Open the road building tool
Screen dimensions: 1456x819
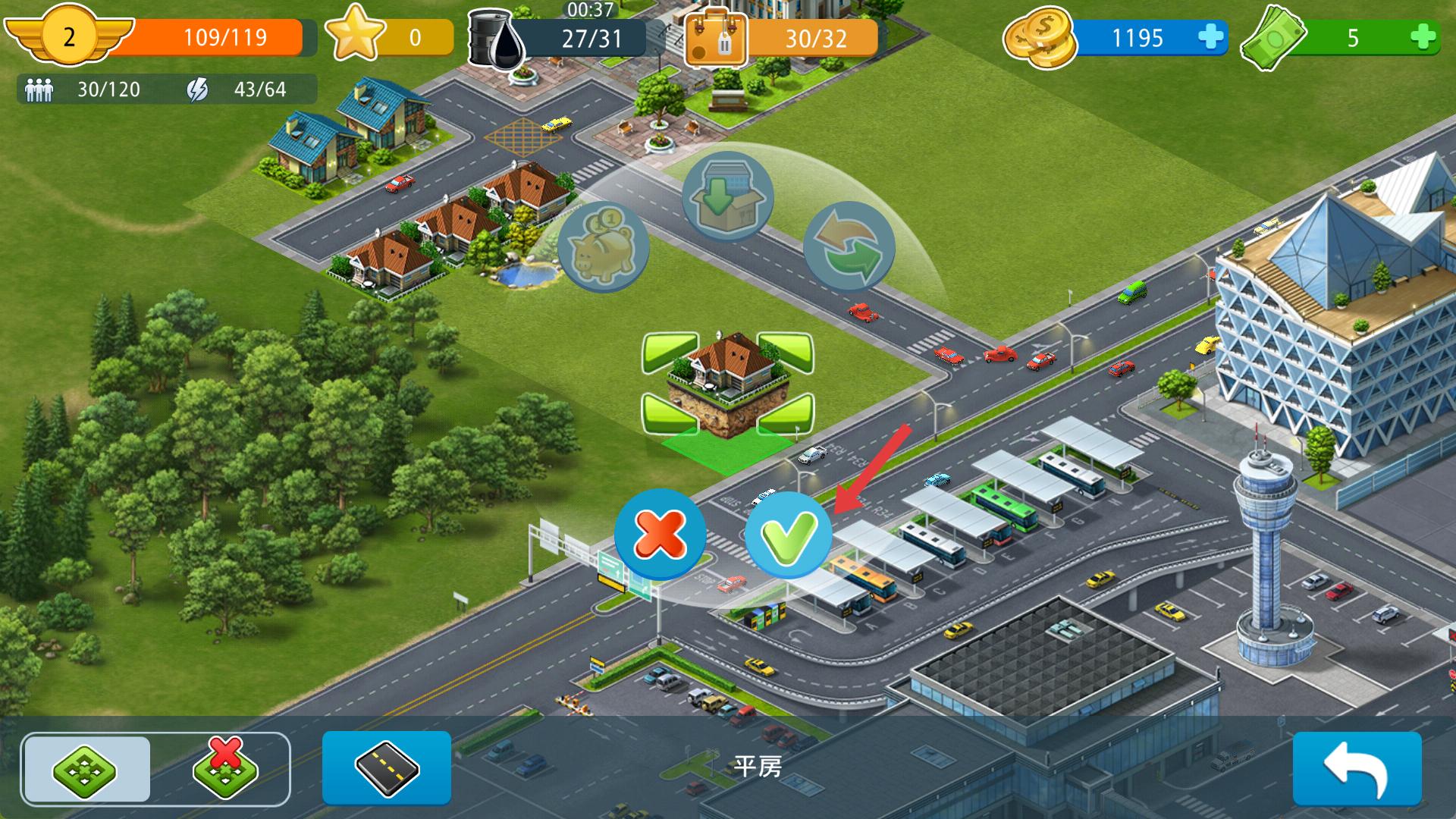[x=387, y=767]
